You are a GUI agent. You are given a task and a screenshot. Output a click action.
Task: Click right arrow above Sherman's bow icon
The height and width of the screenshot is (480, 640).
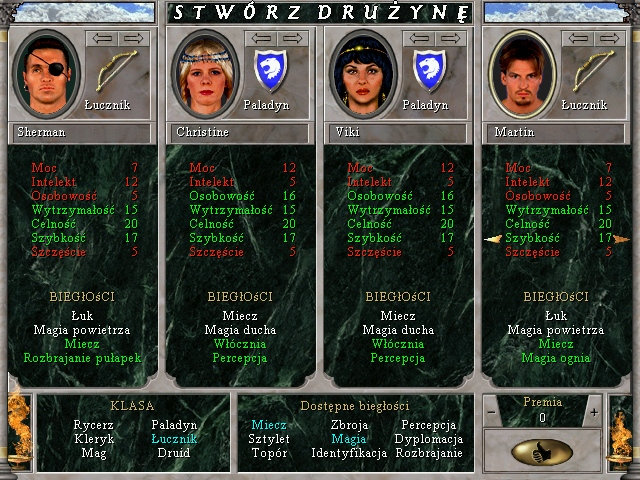(x=135, y=38)
